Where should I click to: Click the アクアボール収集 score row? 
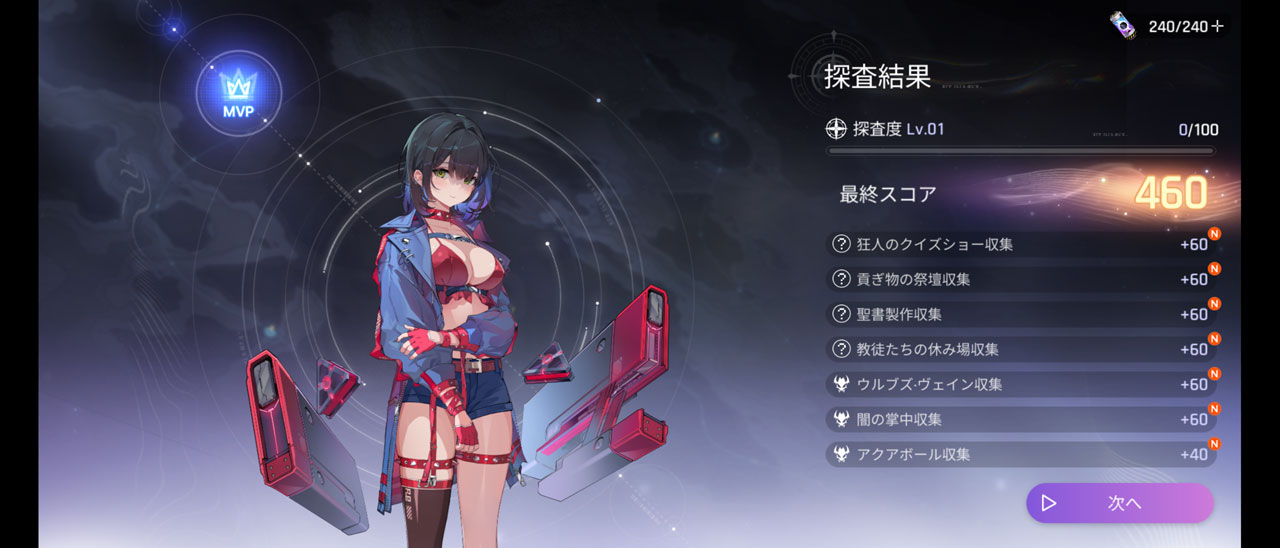tap(1020, 454)
